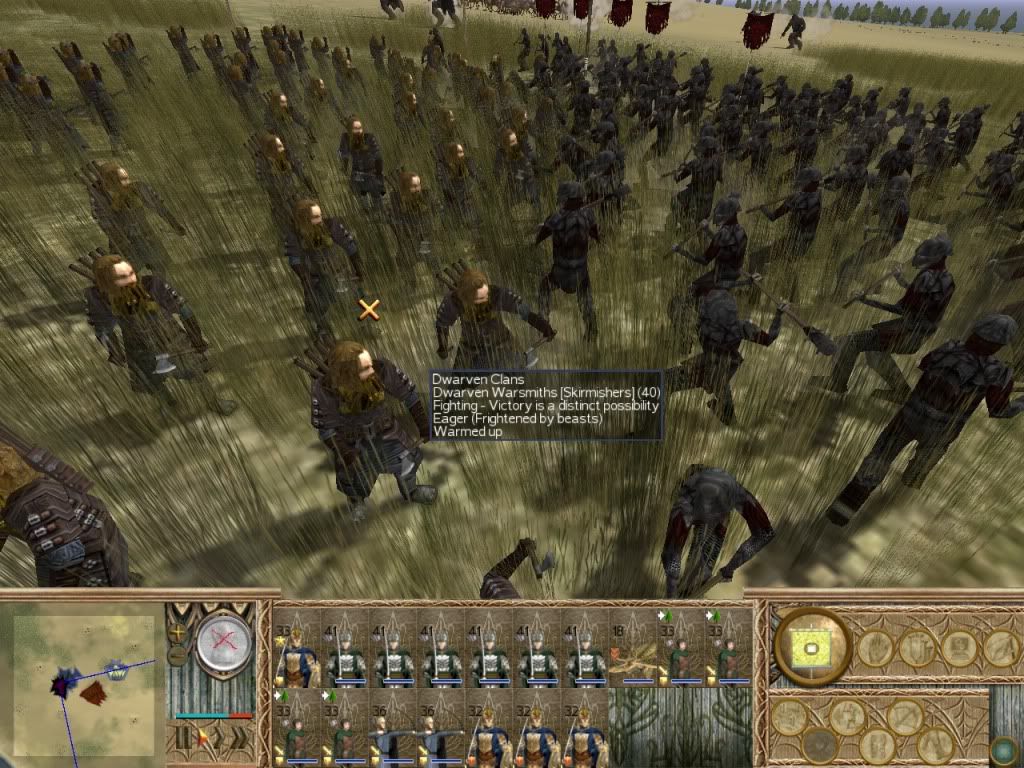This screenshot has width=1024, height=768.
Task: Open the teal orb menu button
Action: 1003,749
